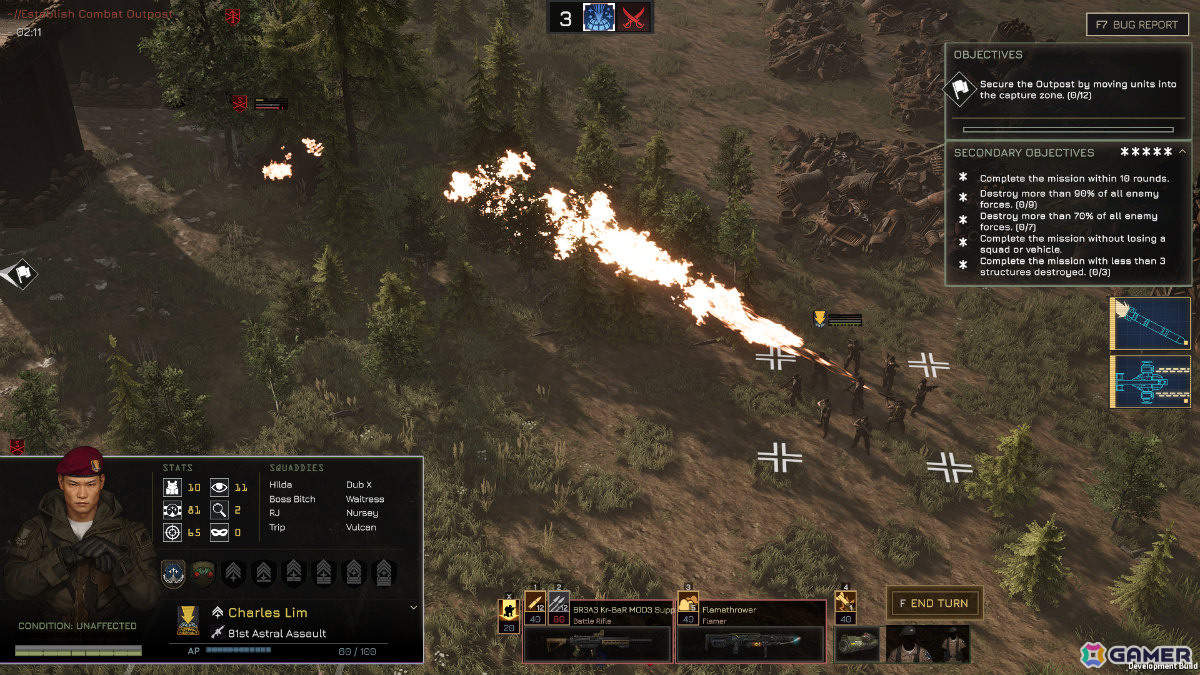Click the blue starred unit badge
Viewport: 1200px width, 675px height.
tap(175, 572)
